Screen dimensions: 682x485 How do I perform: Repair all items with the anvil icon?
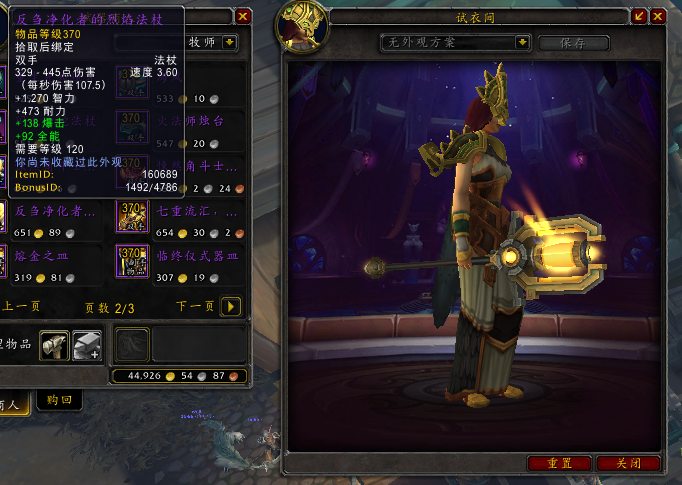[x=87, y=343]
